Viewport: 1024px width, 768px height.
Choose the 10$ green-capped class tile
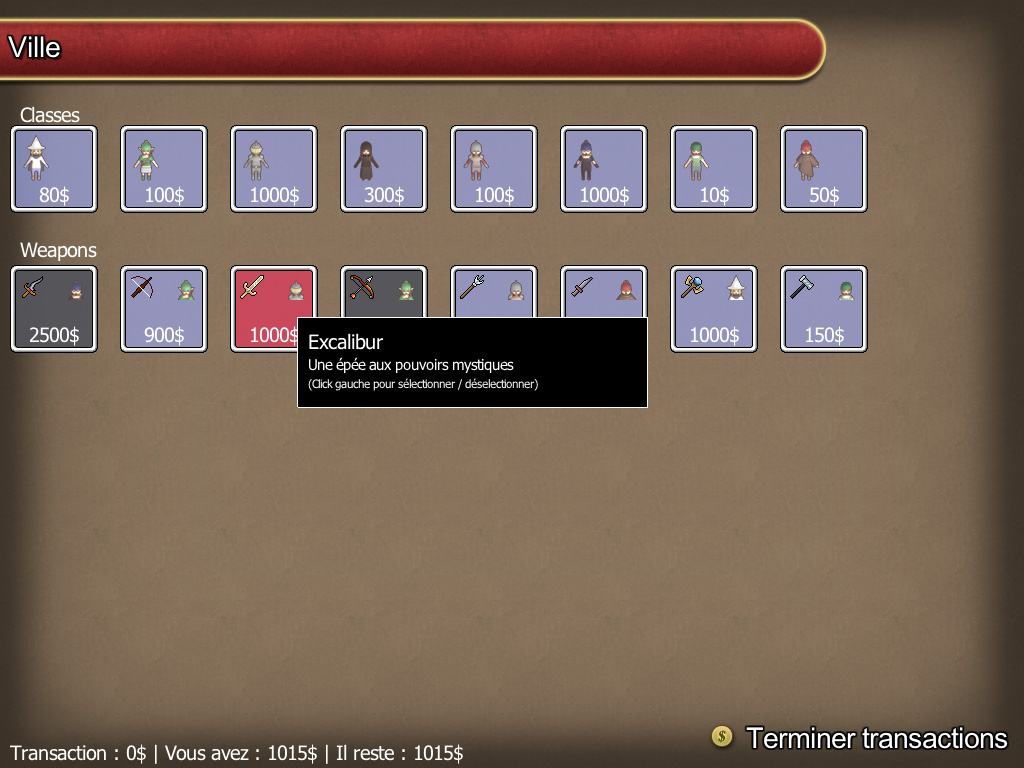coord(714,168)
